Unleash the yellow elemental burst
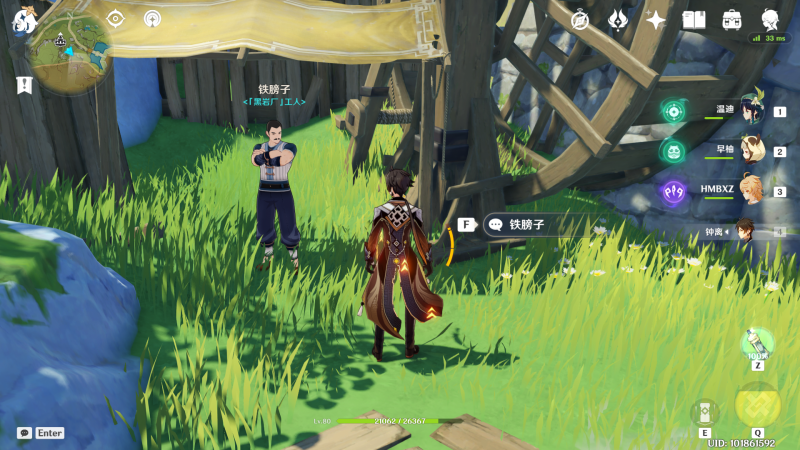800x450 pixels. [757, 405]
